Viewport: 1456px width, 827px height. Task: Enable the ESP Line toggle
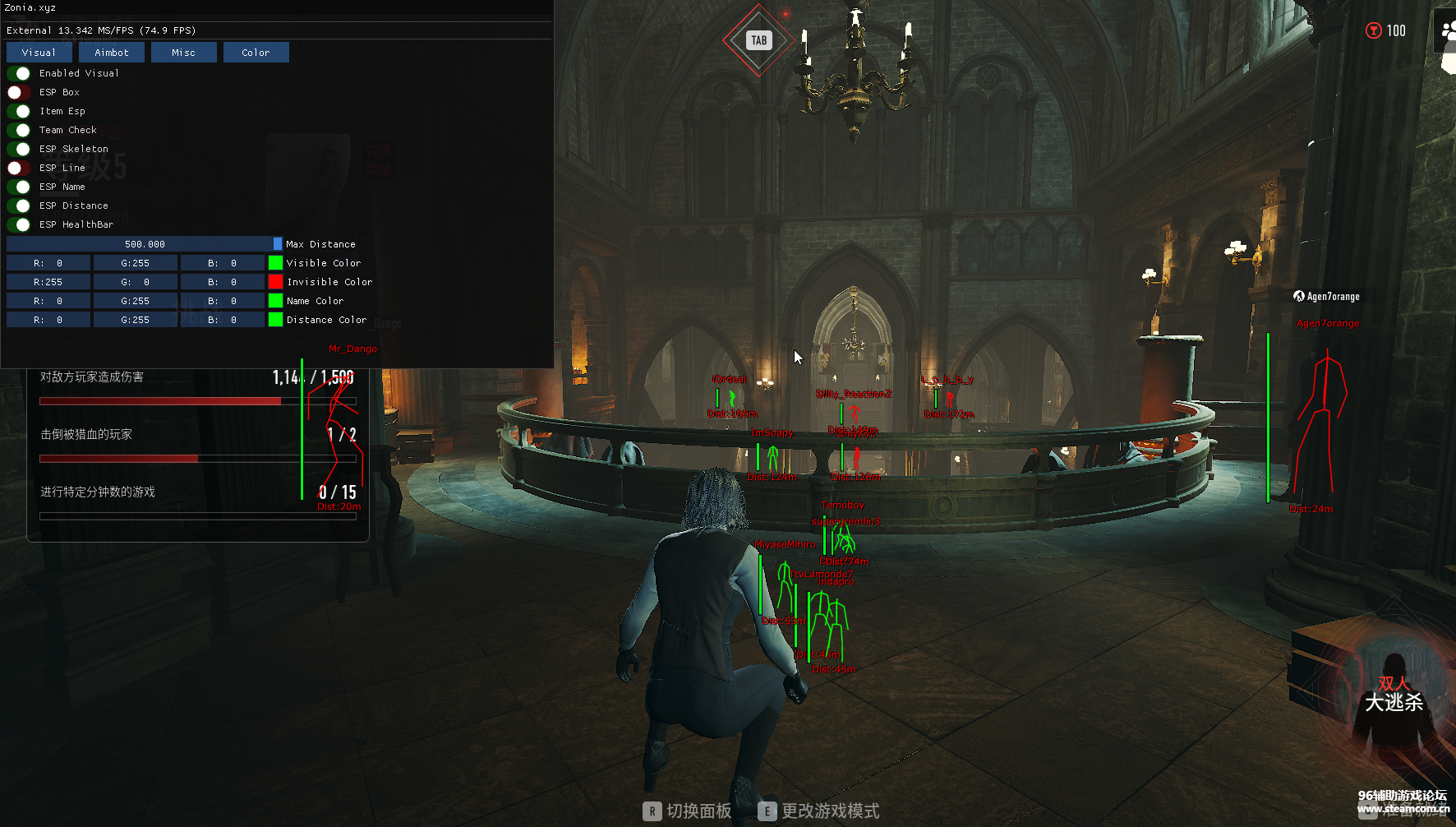tap(19, 168)
